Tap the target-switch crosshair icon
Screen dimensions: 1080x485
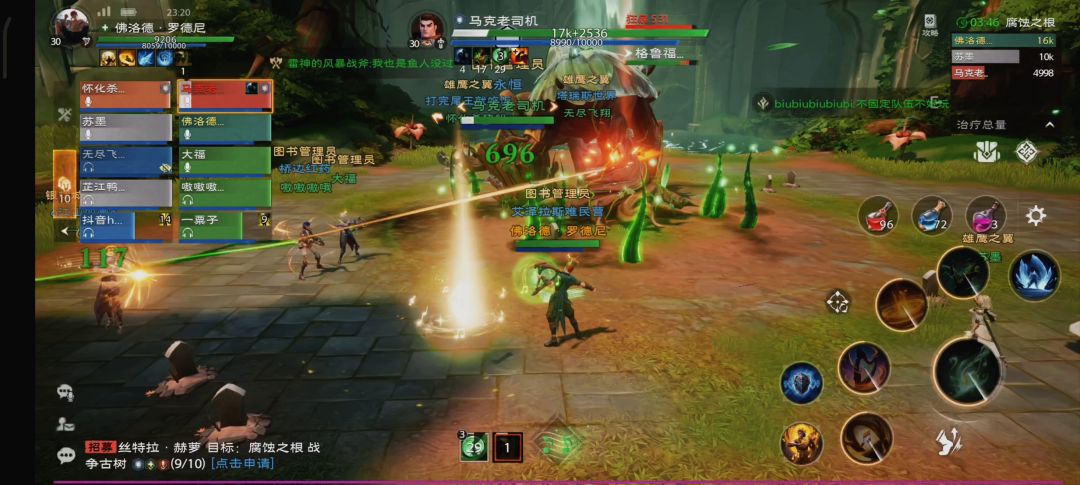(x=837, y=302)
